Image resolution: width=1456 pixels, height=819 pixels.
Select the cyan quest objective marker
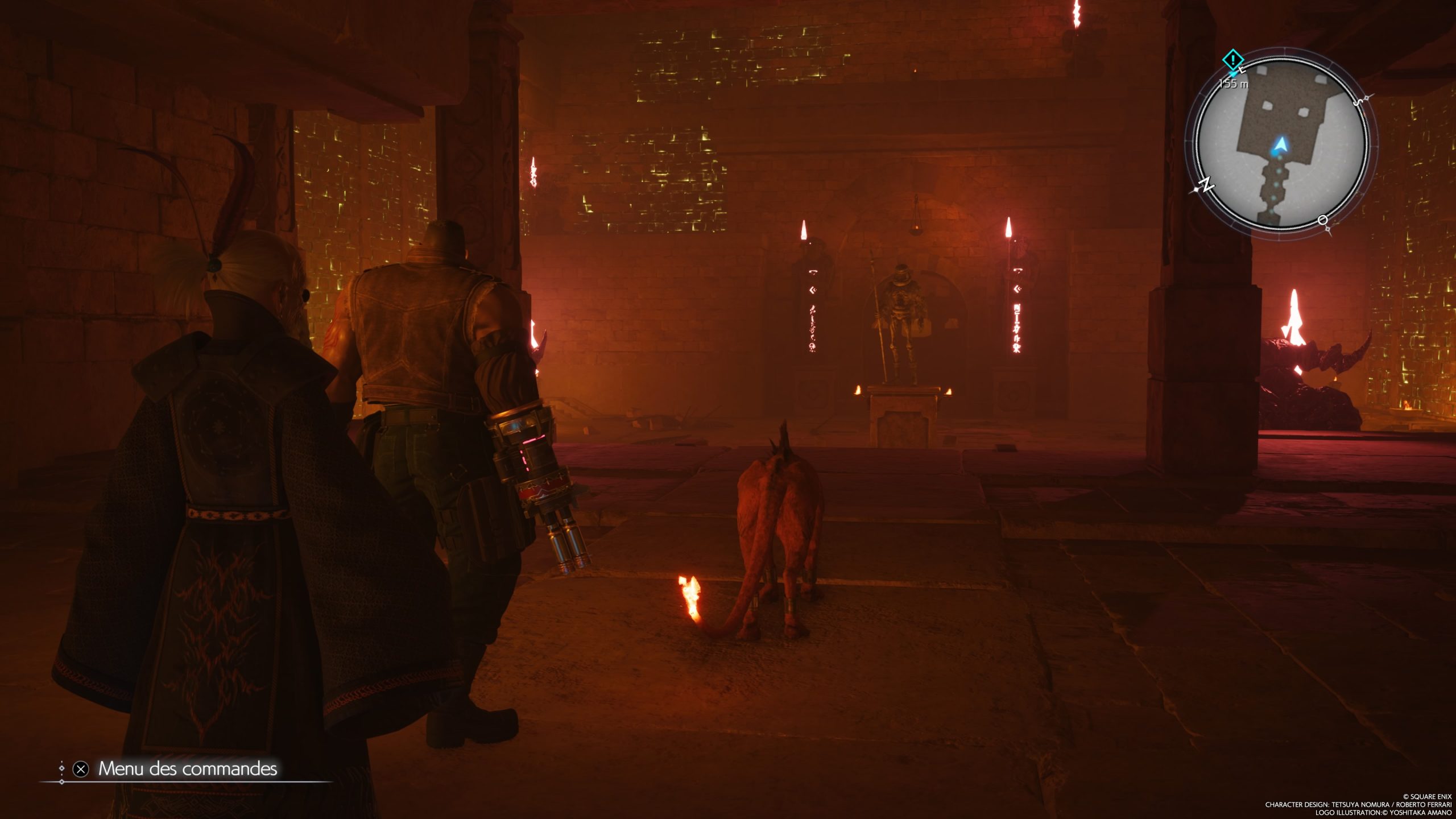pos(1232,59)
